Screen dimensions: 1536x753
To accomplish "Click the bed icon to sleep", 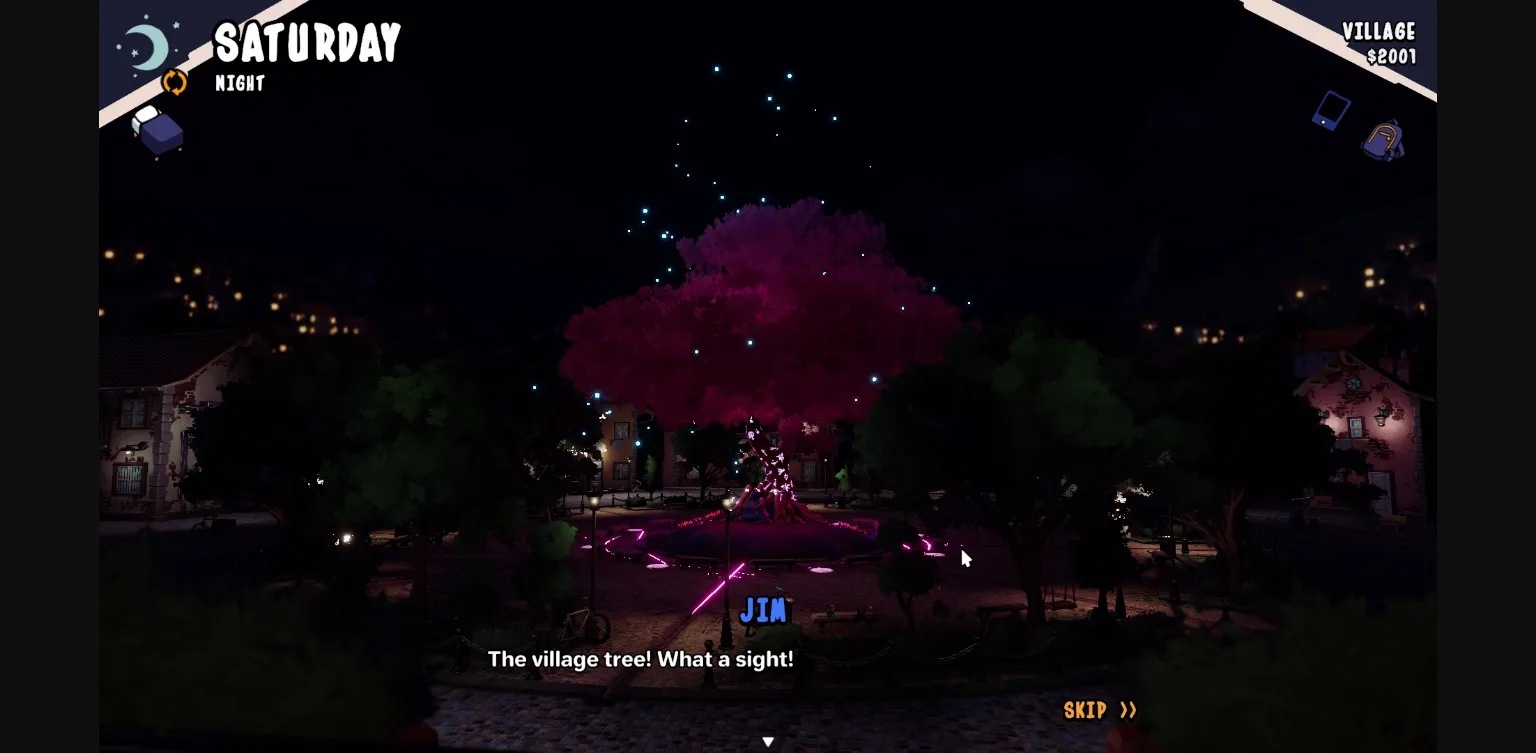I will coord(157,131).
